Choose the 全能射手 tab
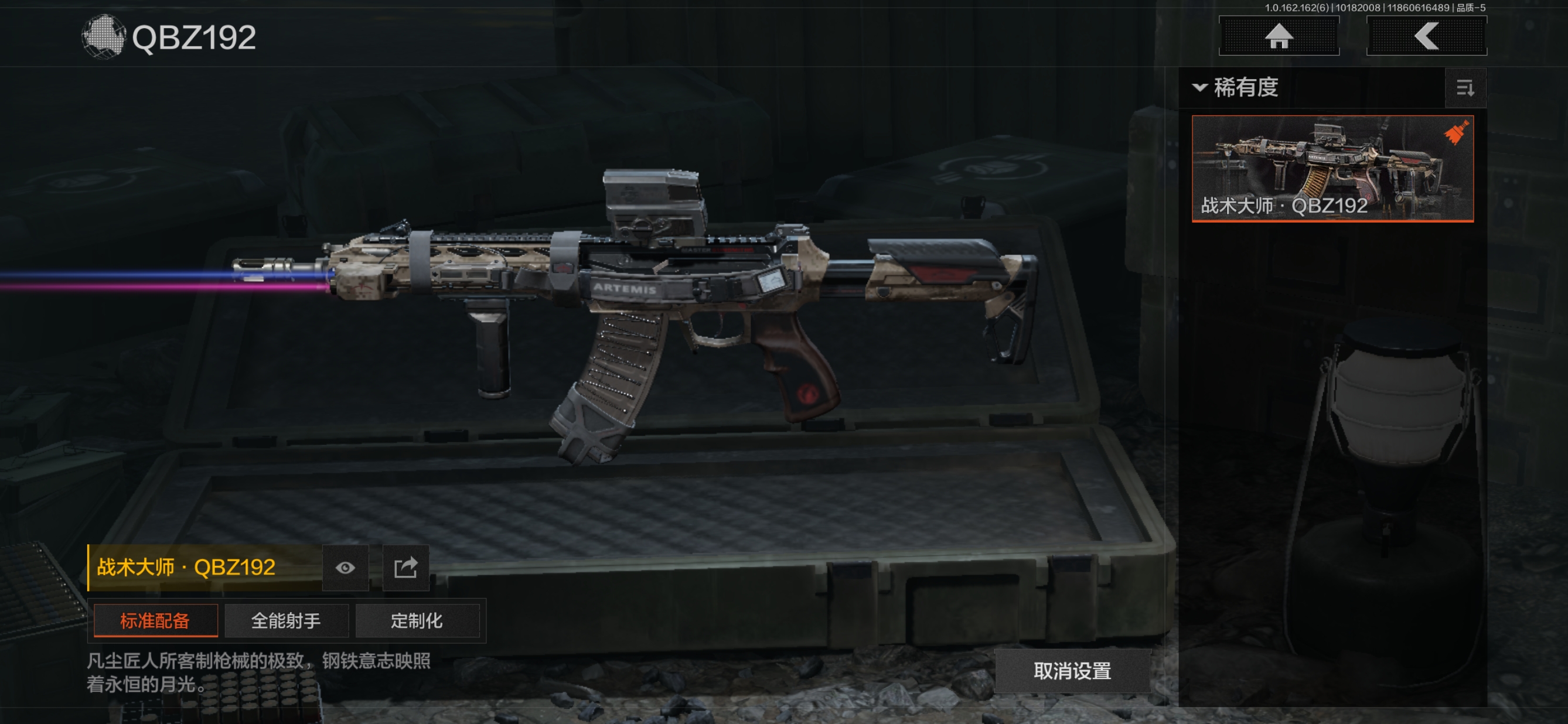 pos(286,620)
